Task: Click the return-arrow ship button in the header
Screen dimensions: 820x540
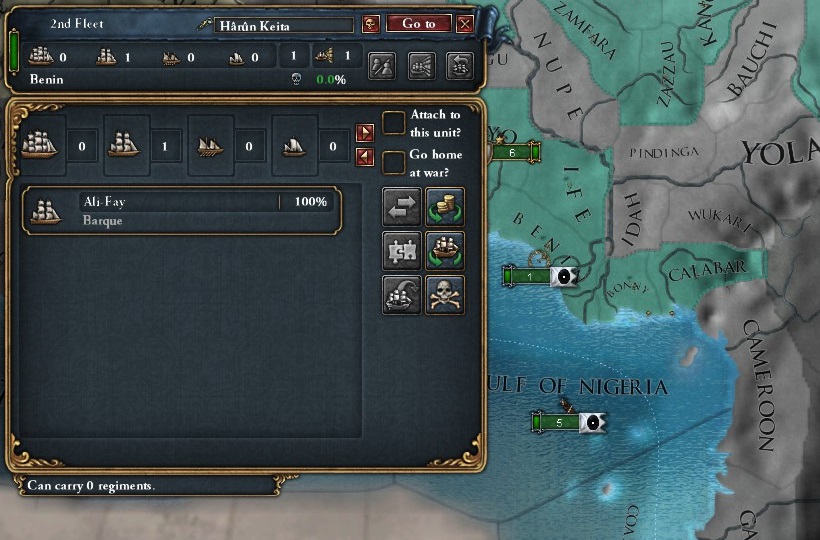Action: point(459,66)
